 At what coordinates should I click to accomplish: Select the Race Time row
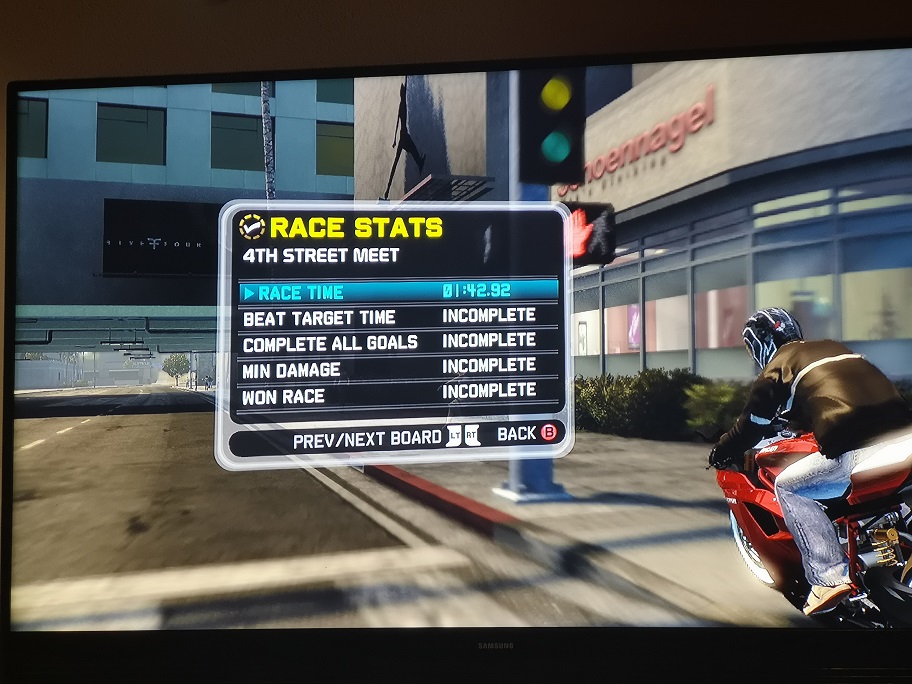pyautogui.click(x=398, y=292)
